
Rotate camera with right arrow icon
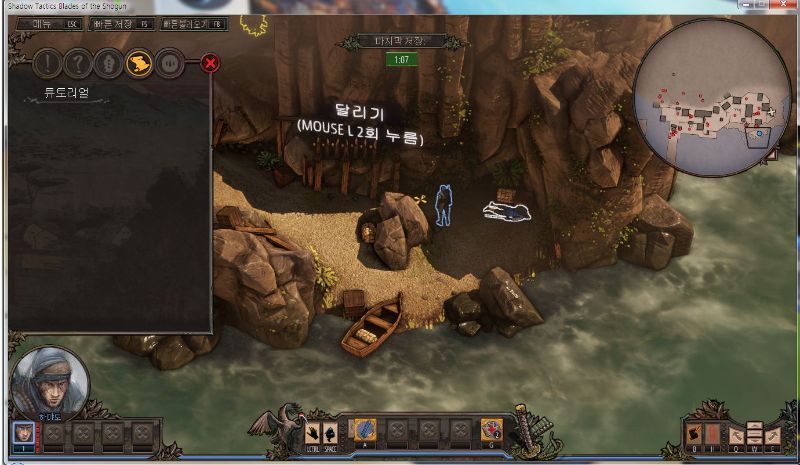(x=773, y=433)
